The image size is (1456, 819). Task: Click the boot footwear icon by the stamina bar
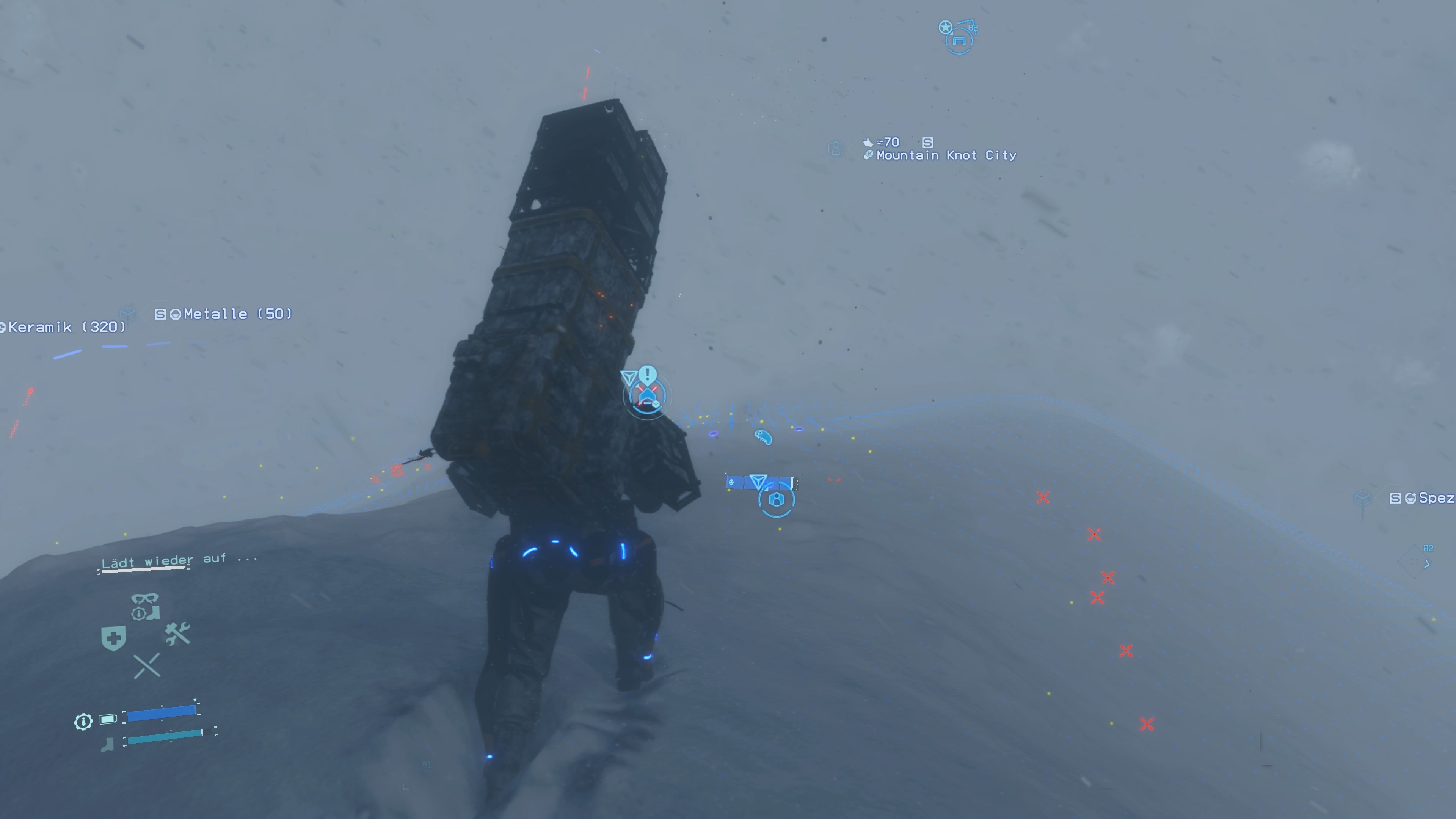click(x=107, y=744)
